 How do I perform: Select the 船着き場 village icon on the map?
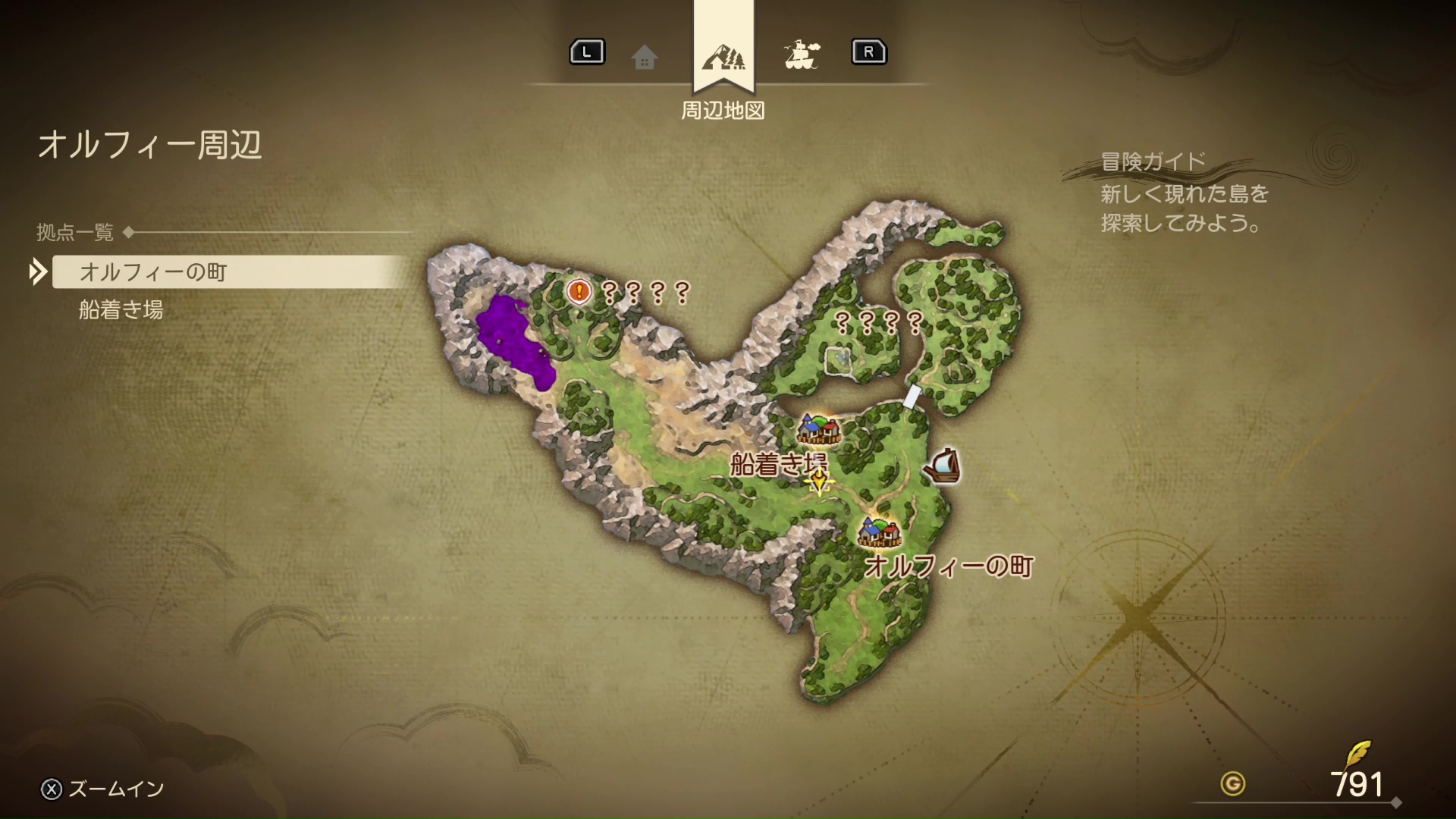(x=818, y=428)
